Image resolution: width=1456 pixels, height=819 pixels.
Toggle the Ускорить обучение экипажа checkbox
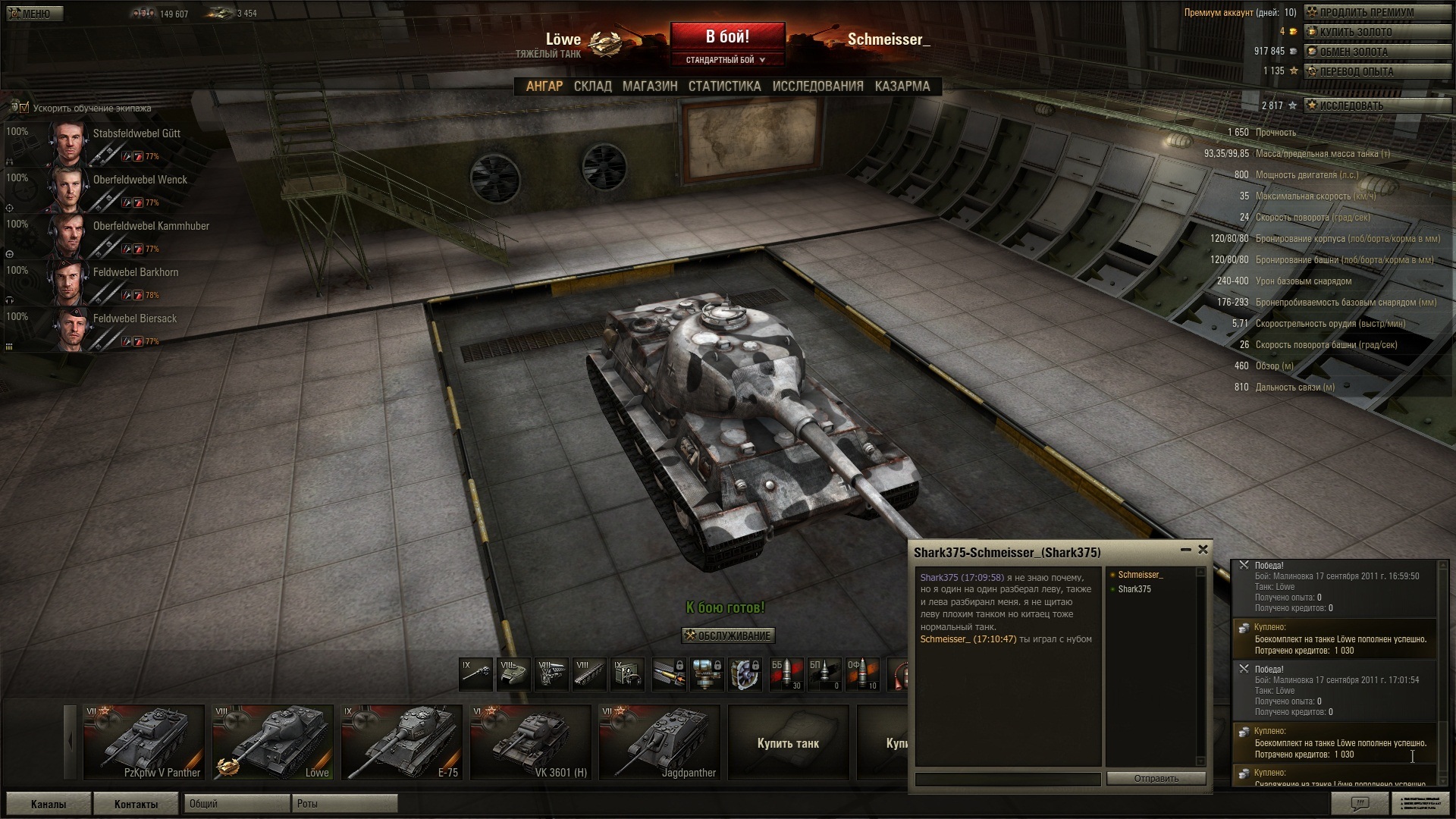point(24,108)
